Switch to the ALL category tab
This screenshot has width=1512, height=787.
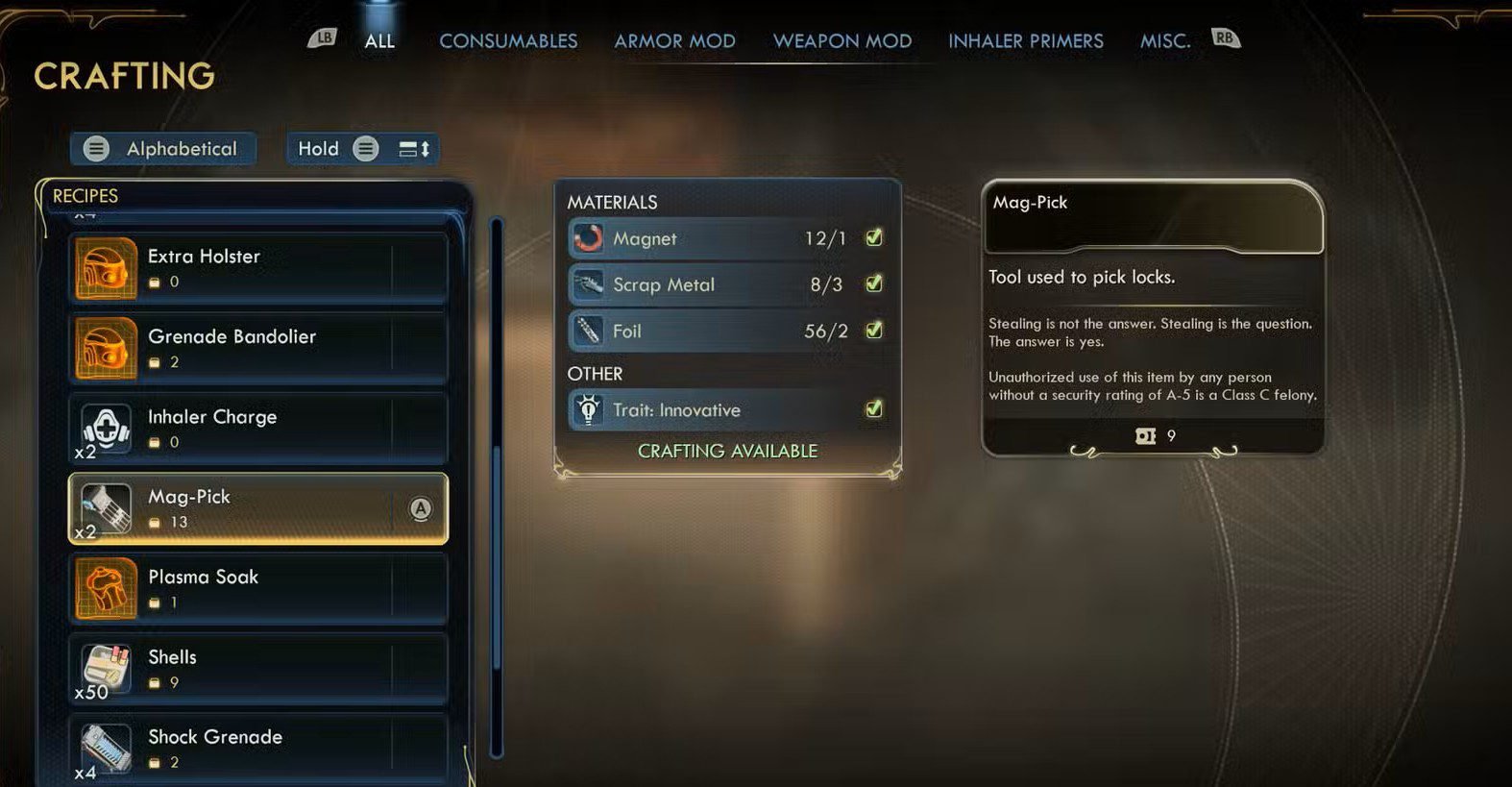point(379,41)
